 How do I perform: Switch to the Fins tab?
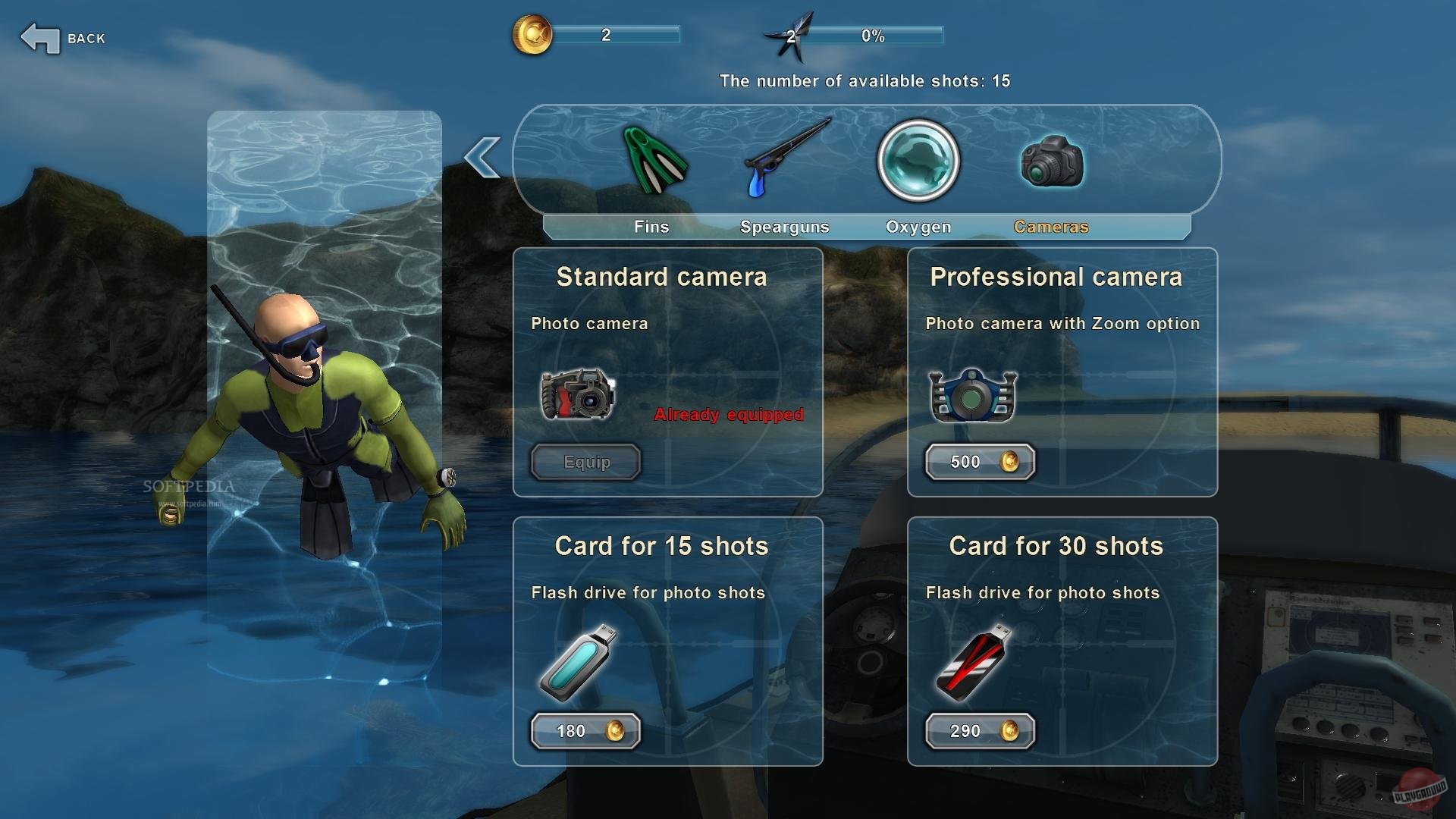[651, 226]
